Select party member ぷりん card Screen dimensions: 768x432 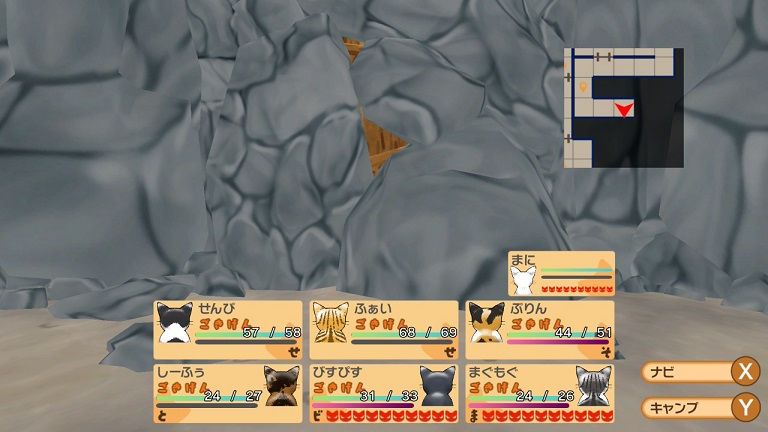click(x=540, y=330)
